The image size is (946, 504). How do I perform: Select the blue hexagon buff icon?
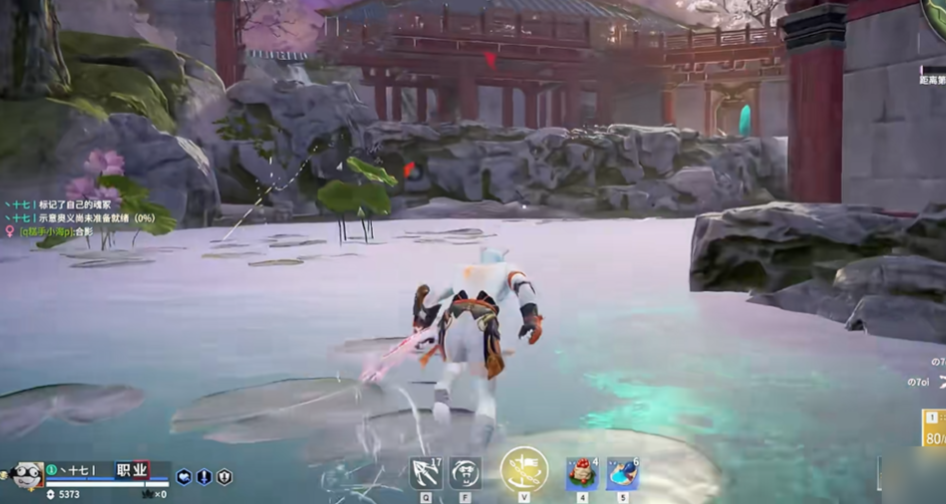pos(184,478)
